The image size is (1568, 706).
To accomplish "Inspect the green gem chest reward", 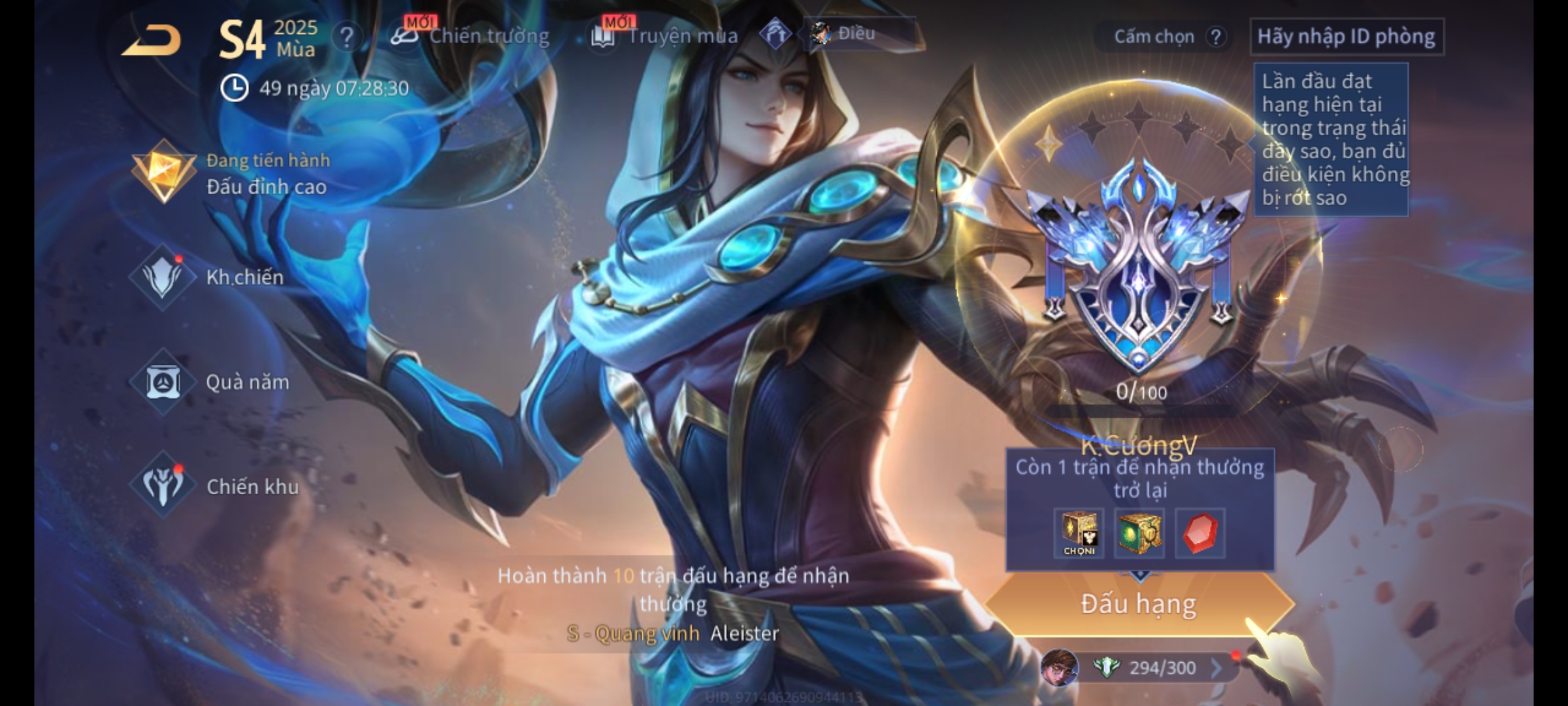I will [x=1139, y=533].
